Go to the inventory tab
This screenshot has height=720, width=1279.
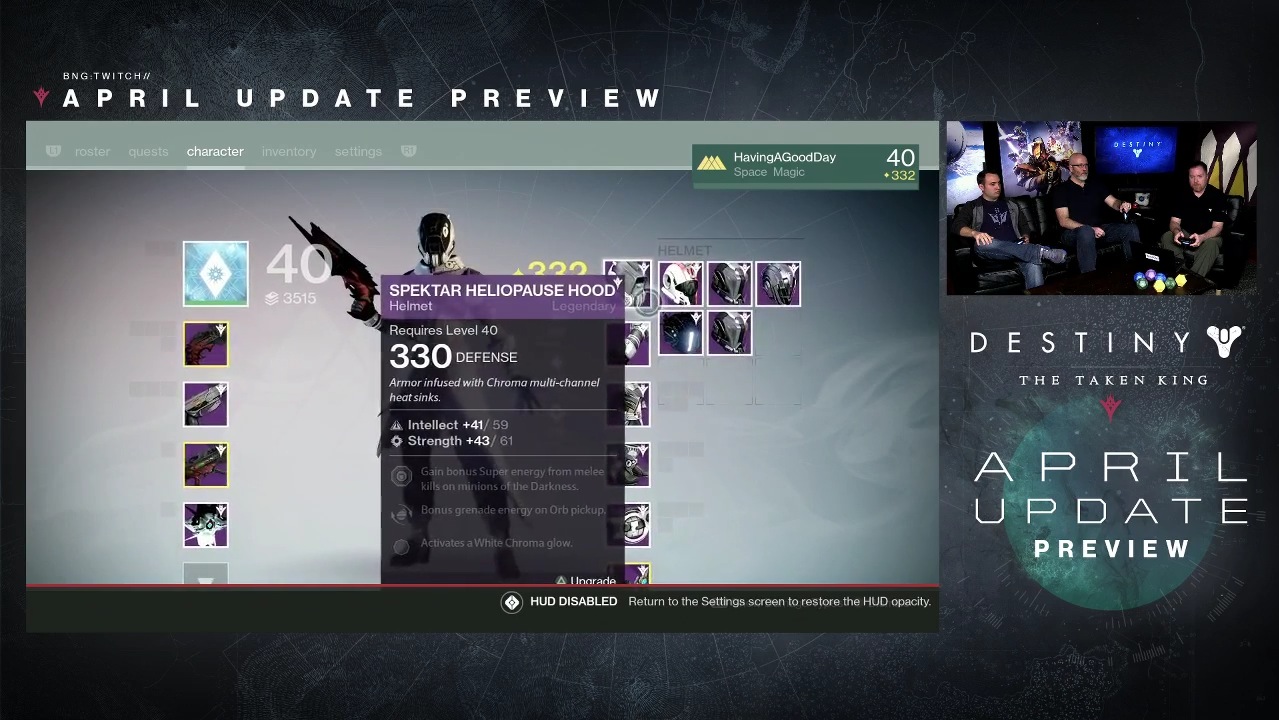(289, 152)
